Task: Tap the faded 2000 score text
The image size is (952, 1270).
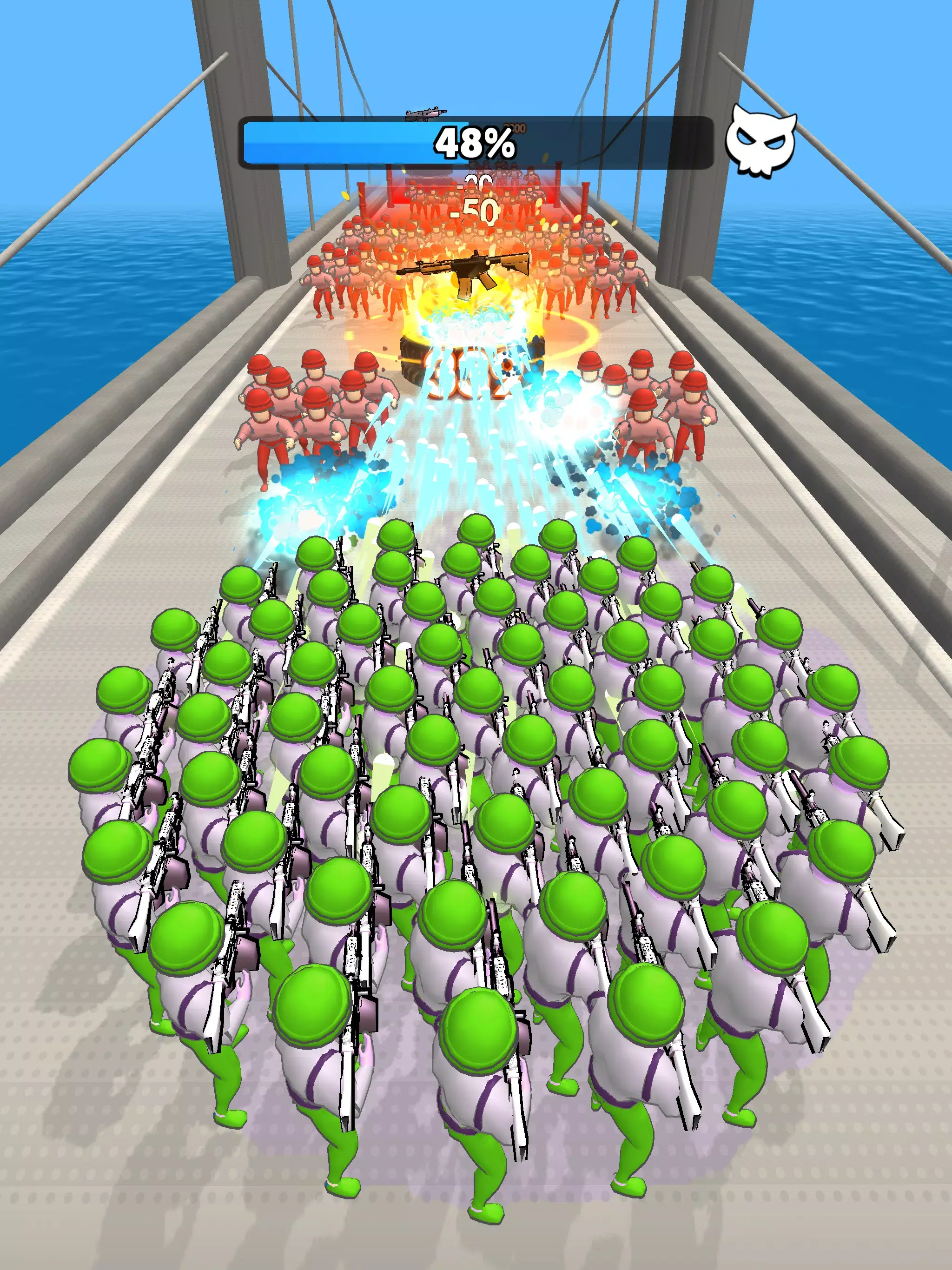Action: (515, 126)
